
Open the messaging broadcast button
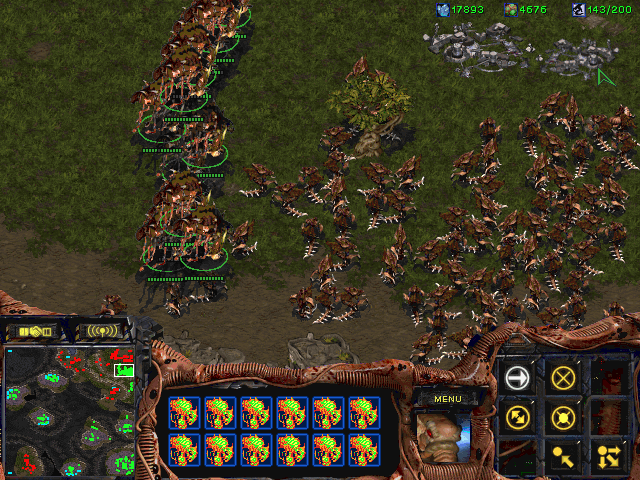(102, 330)
